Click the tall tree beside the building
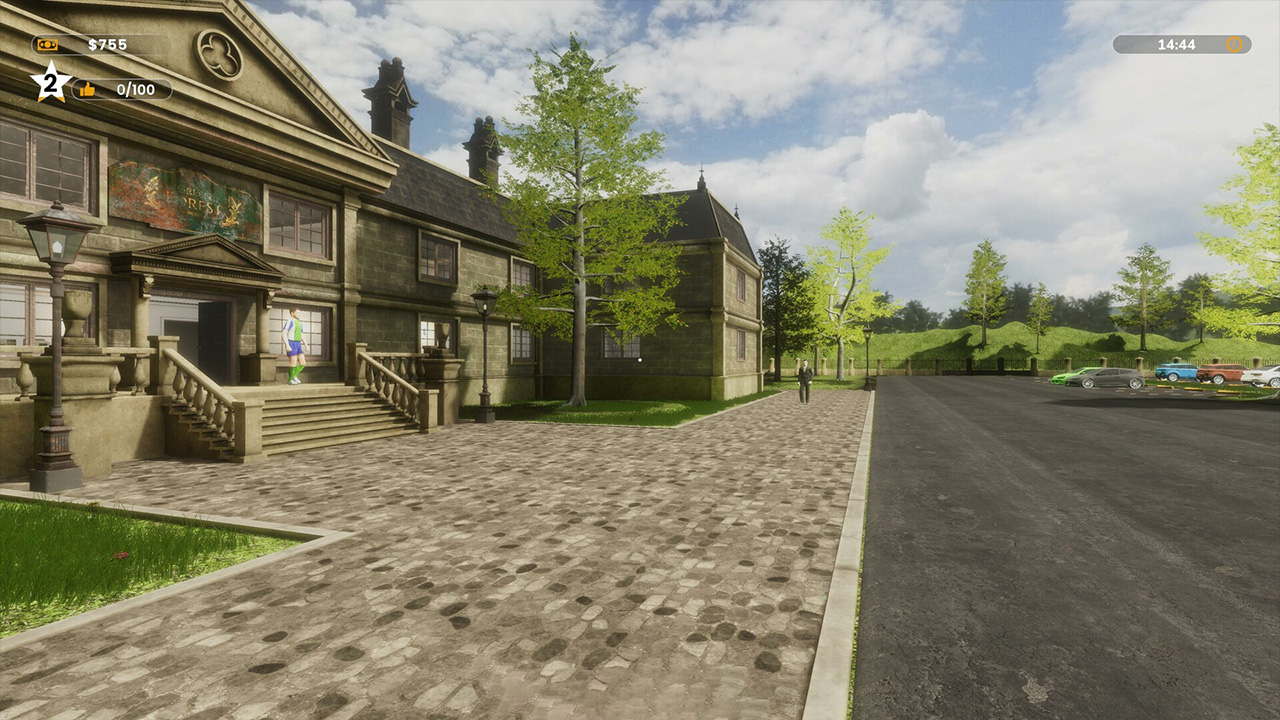 point(582,200)
